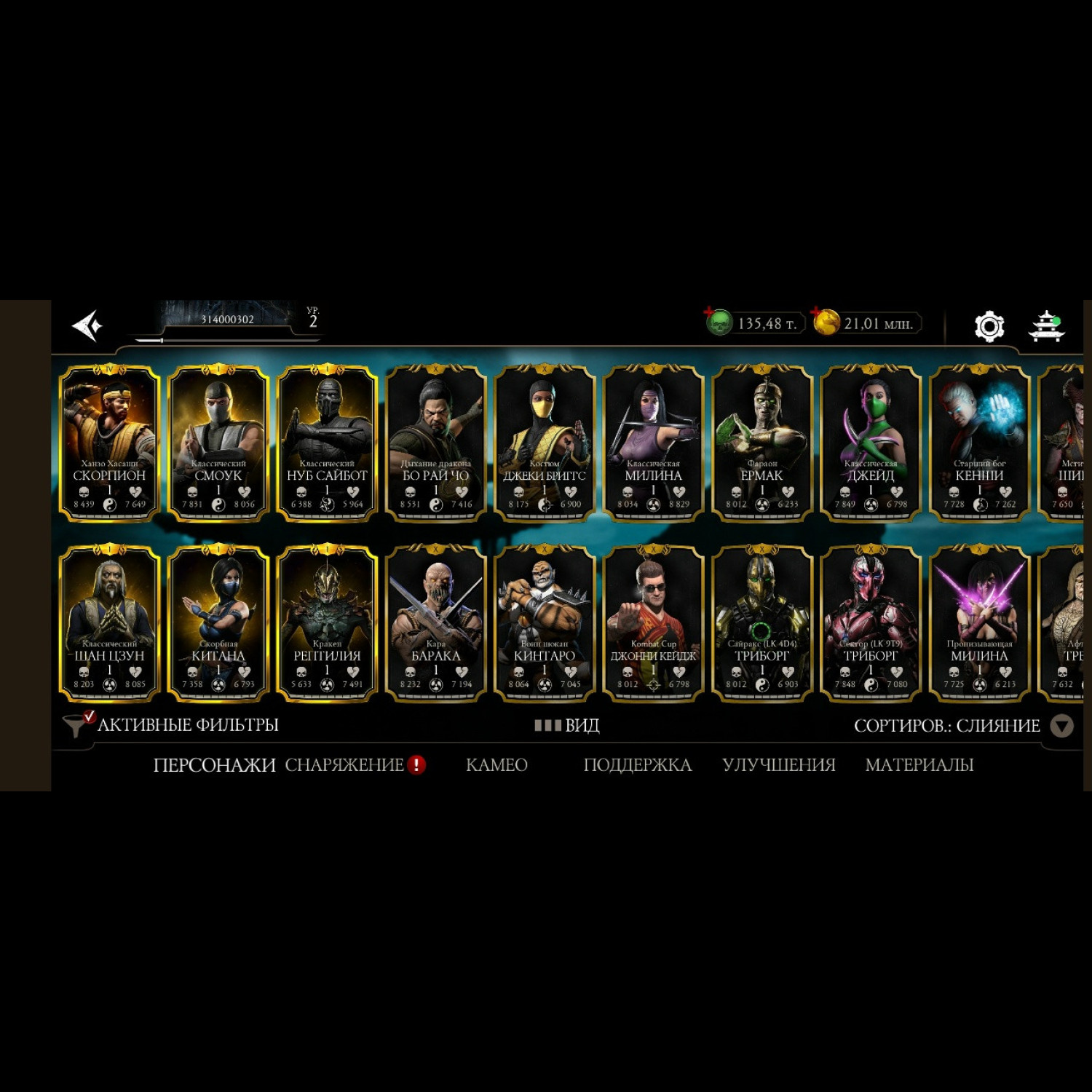
Task: Change the card view layout
Action: 566,725
